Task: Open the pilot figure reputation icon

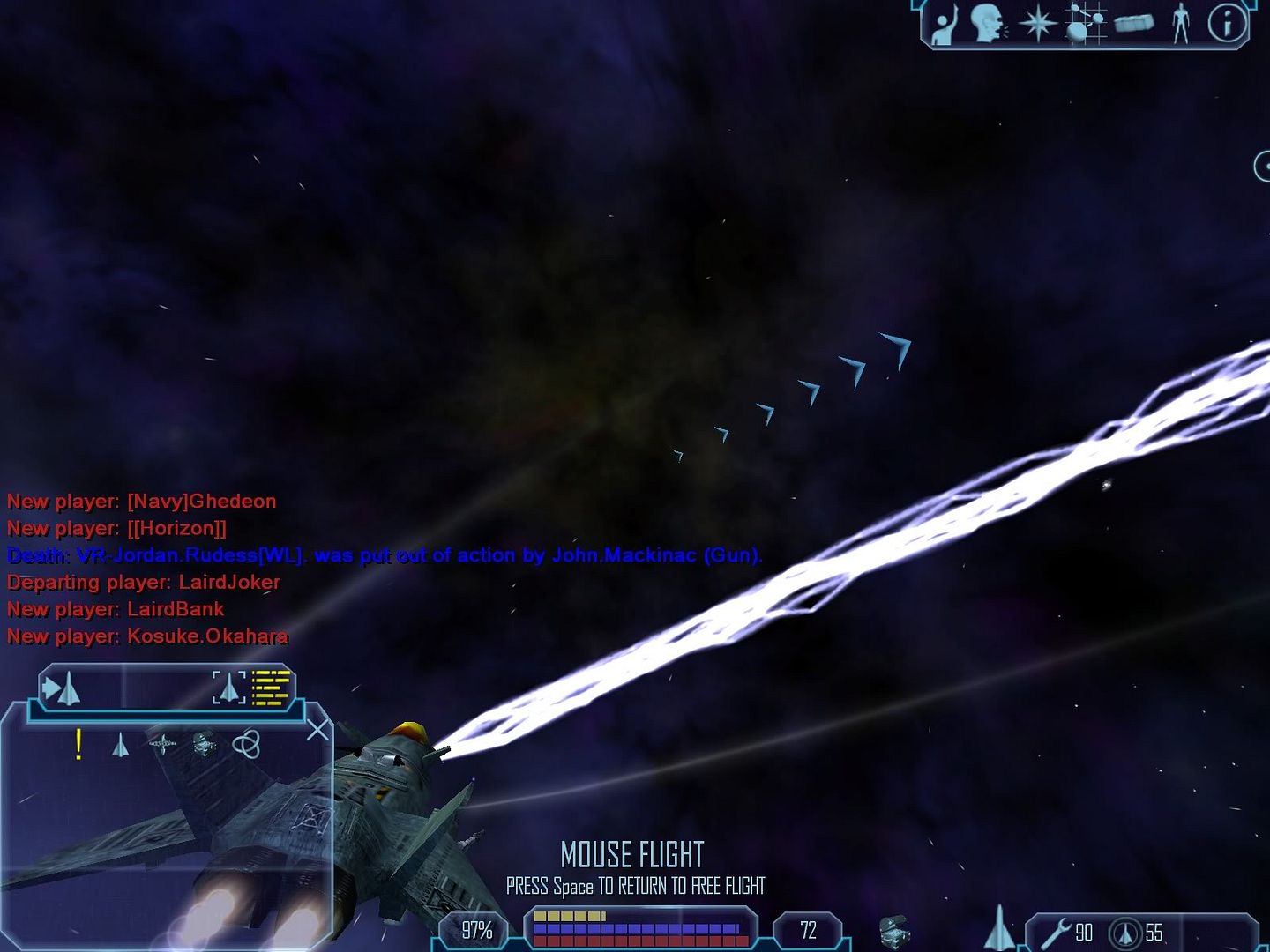Action: pyautogui.click(x=1181, y=23)
